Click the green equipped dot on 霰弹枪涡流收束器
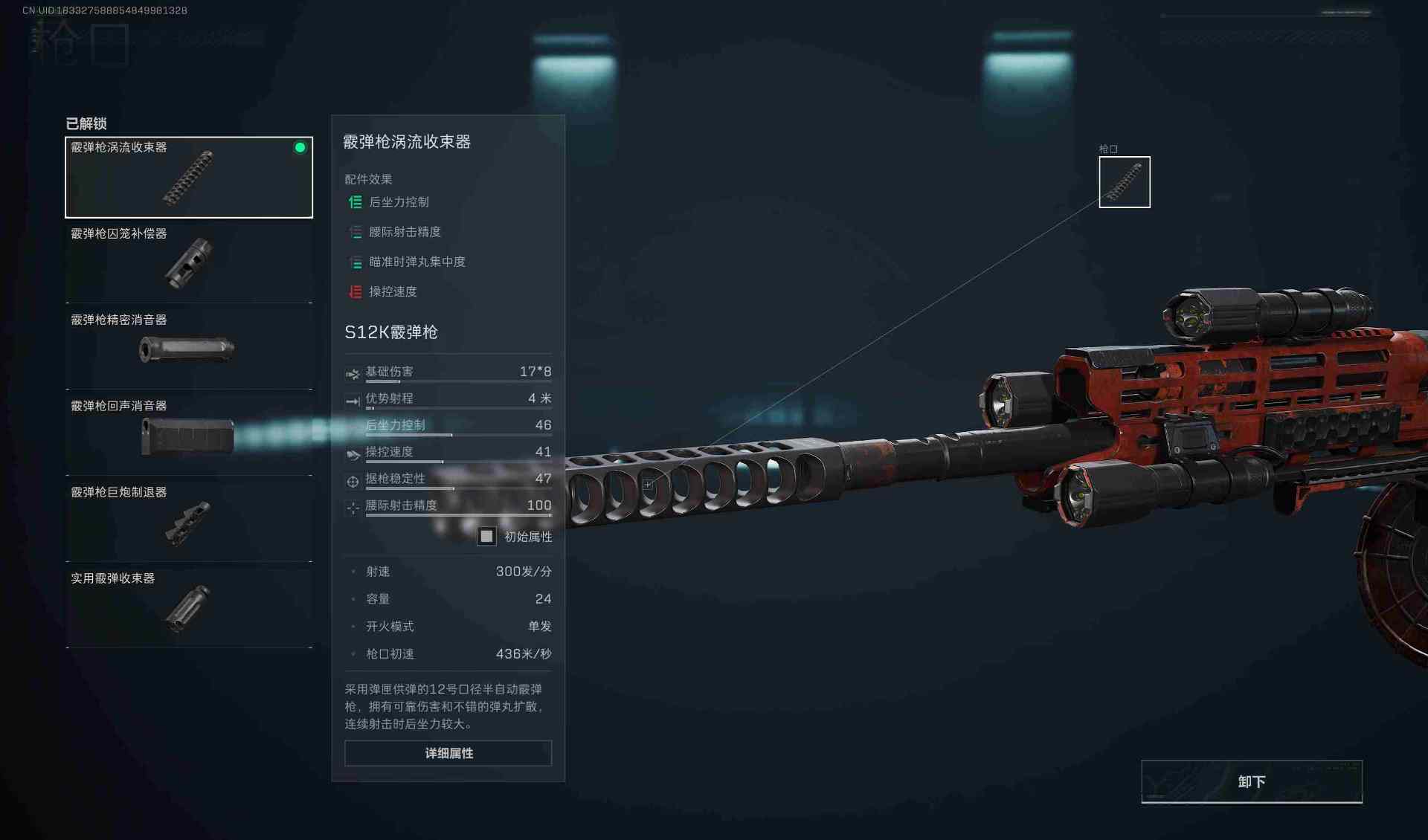This screenshot has width=1428, height=840. (300, 147)
